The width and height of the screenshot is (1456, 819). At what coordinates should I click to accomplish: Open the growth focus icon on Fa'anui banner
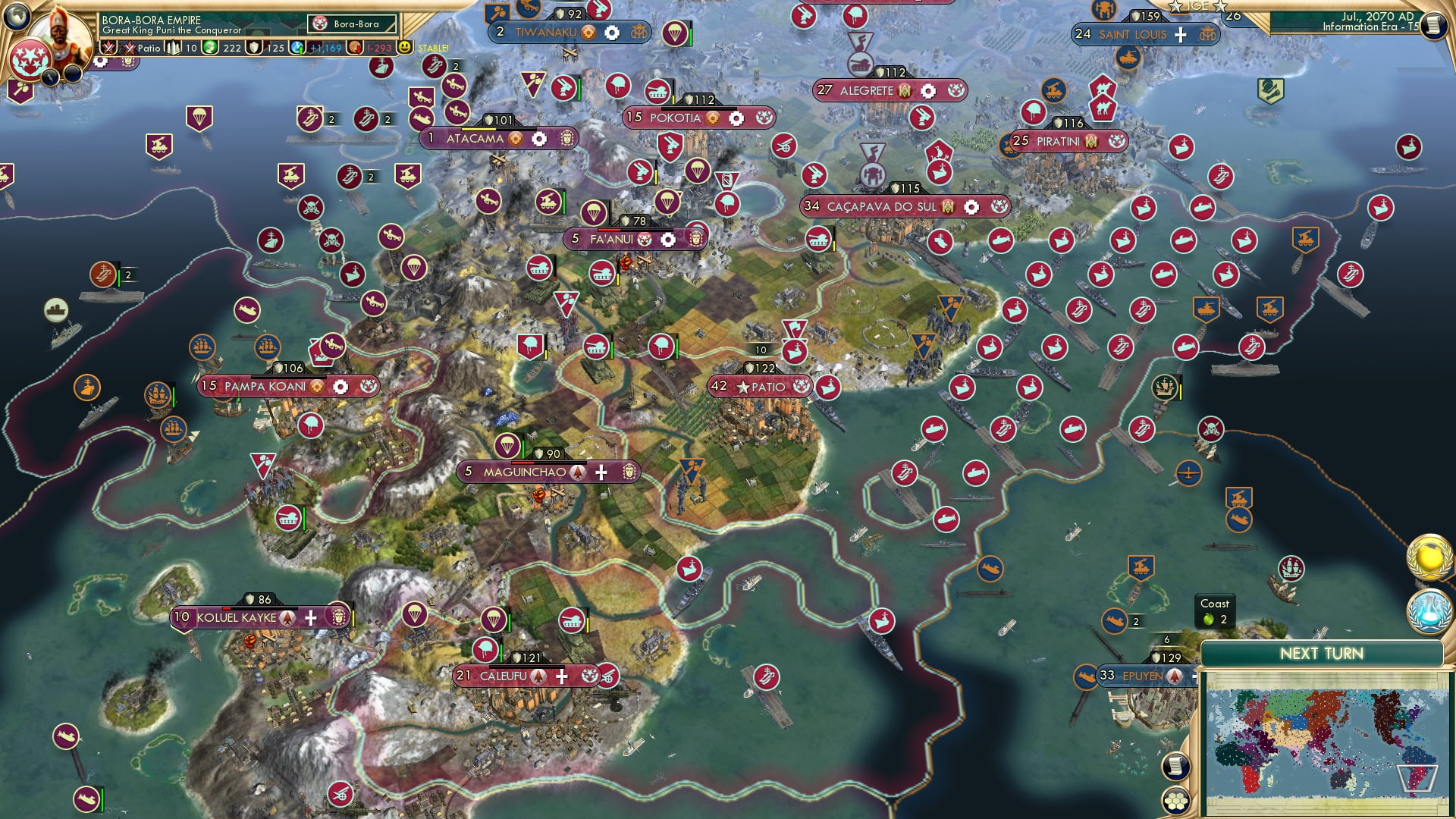tap(668, 239)
